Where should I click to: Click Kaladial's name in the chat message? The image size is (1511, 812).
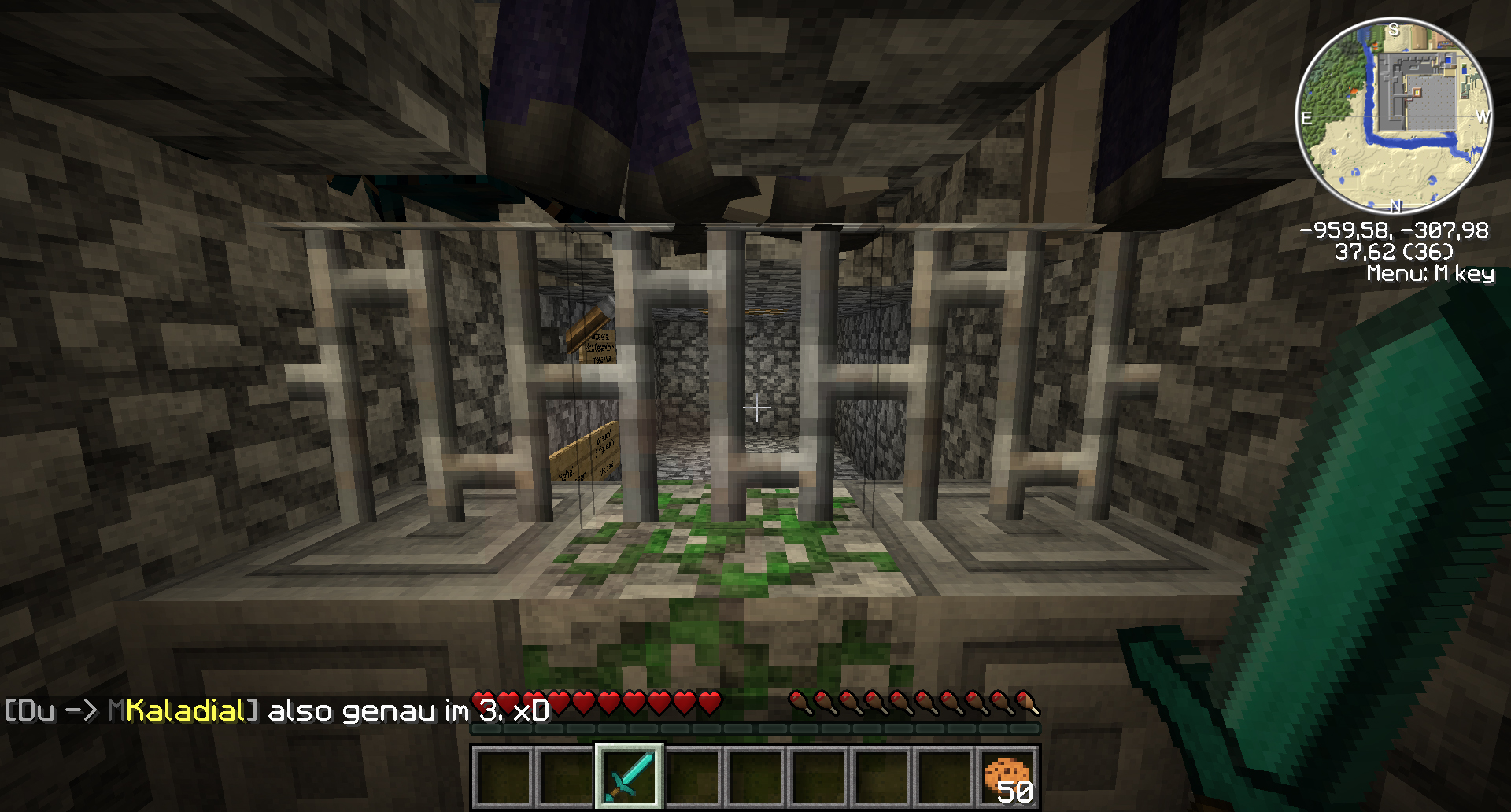[x=185, y=711]
